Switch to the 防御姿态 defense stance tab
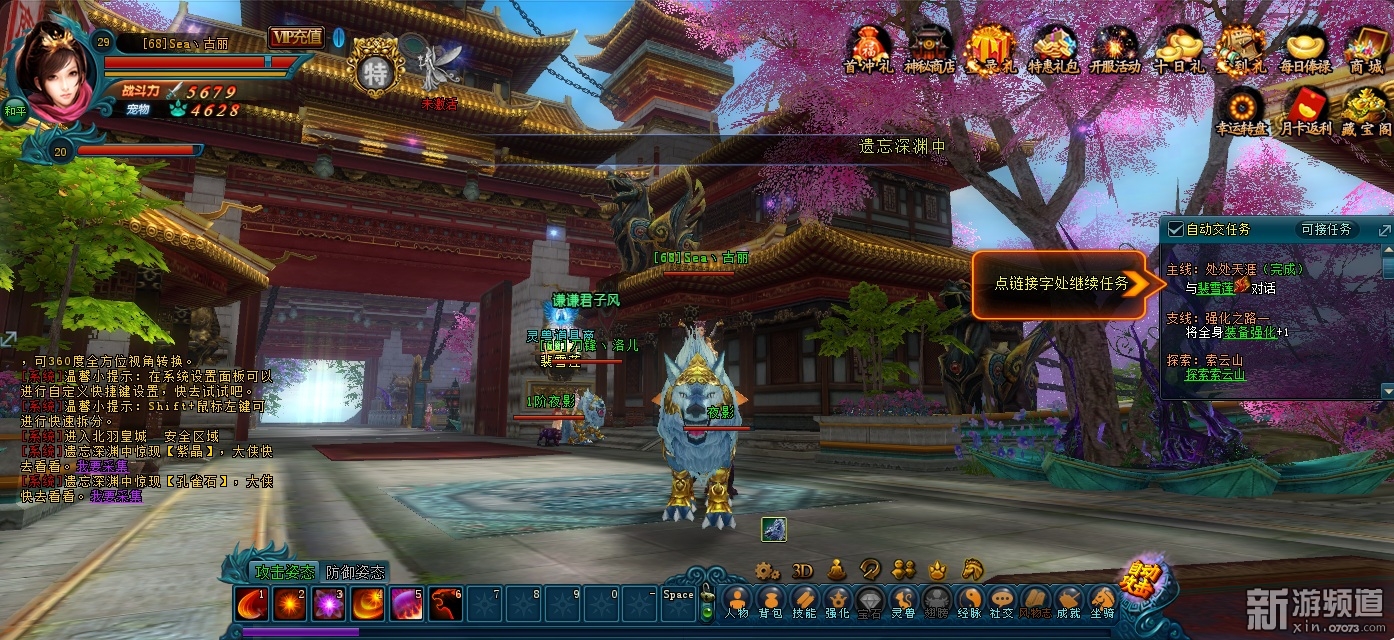Viewport: 1394px width, 640px height. (355, 573)
